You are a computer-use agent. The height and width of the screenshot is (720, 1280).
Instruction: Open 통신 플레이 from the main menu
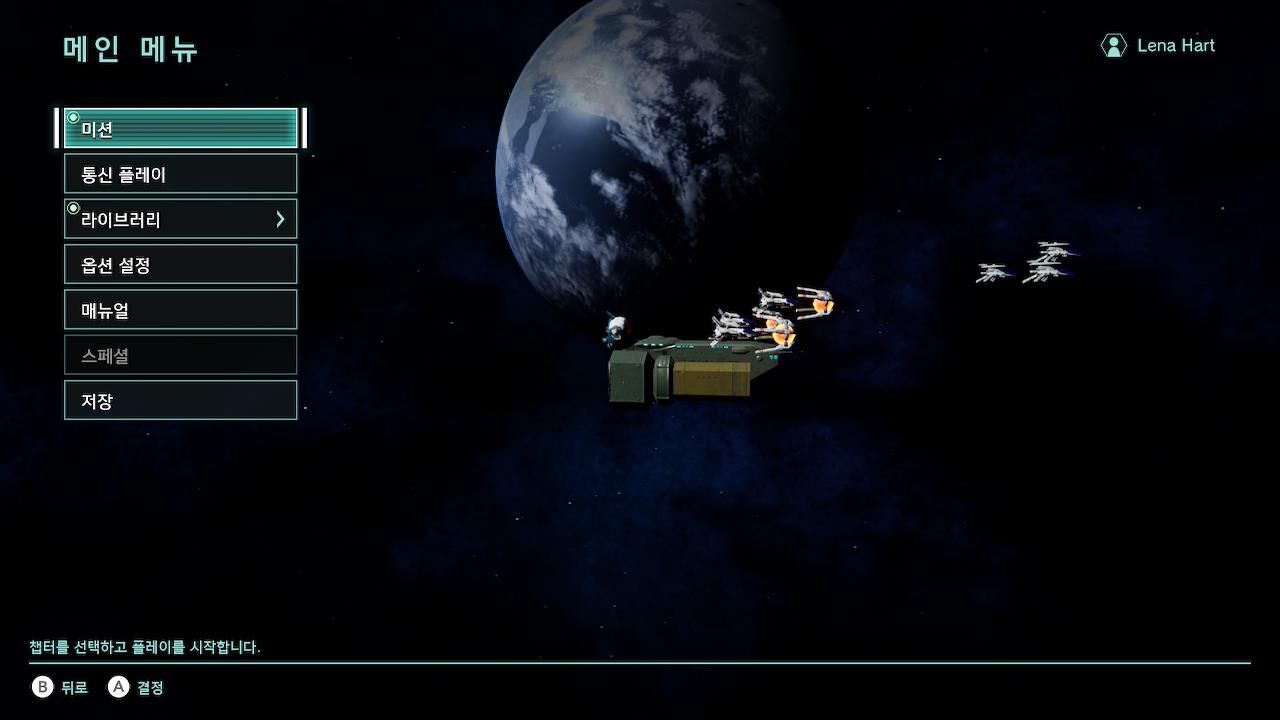180,174
